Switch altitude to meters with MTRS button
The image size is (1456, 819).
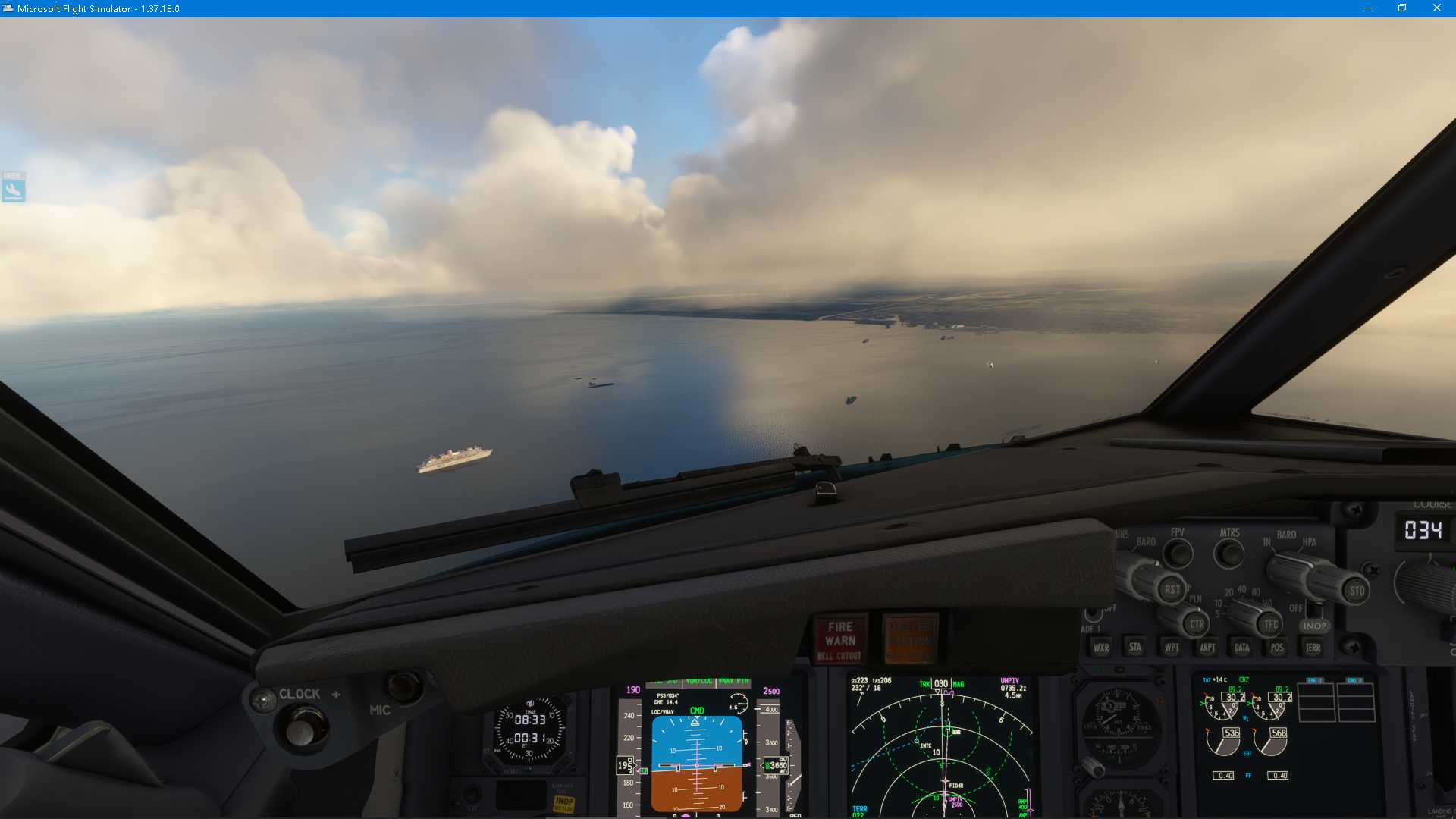pyautogui.click(x=1229, y=554)
